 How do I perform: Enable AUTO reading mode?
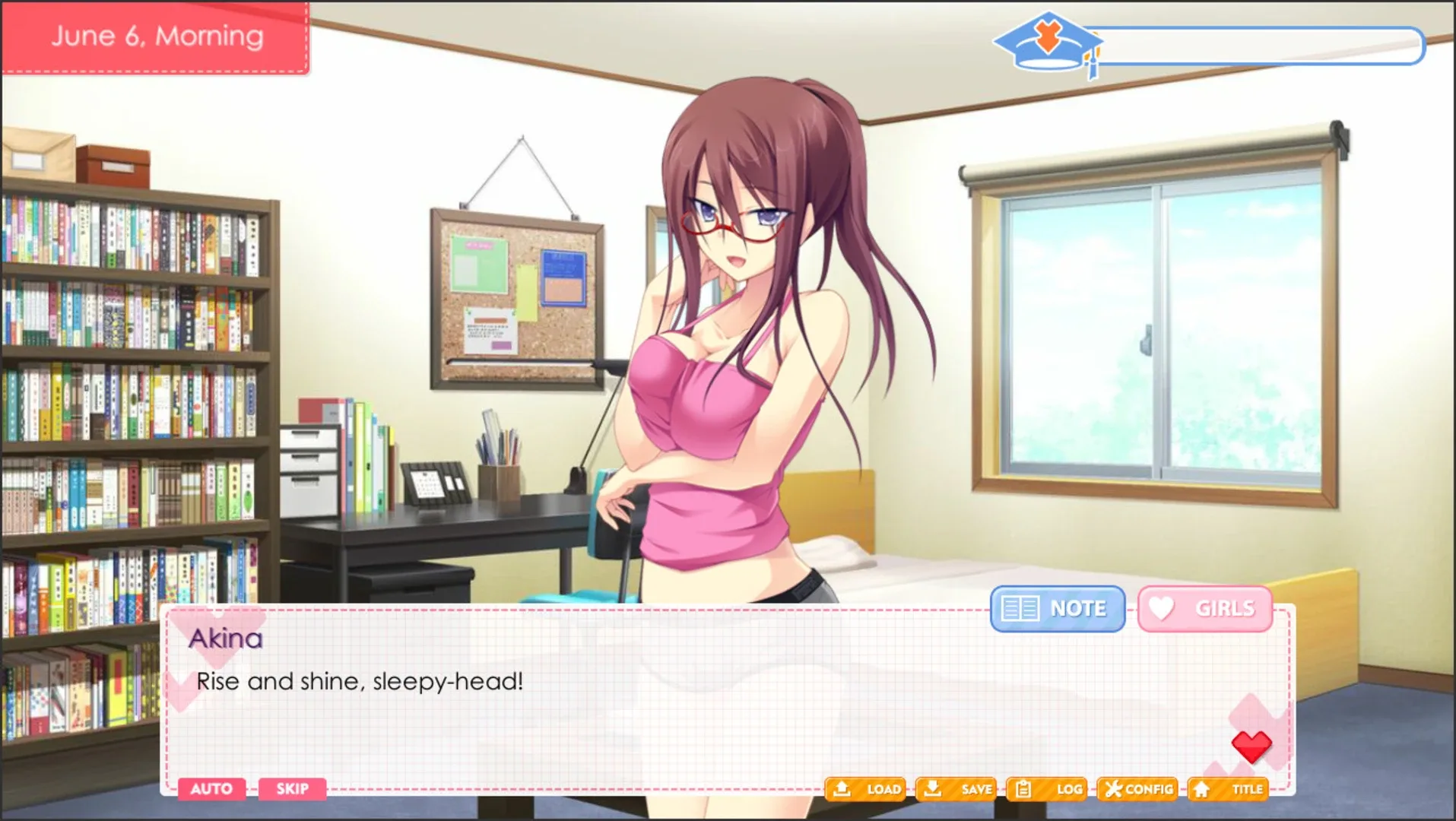click(212, 789)
